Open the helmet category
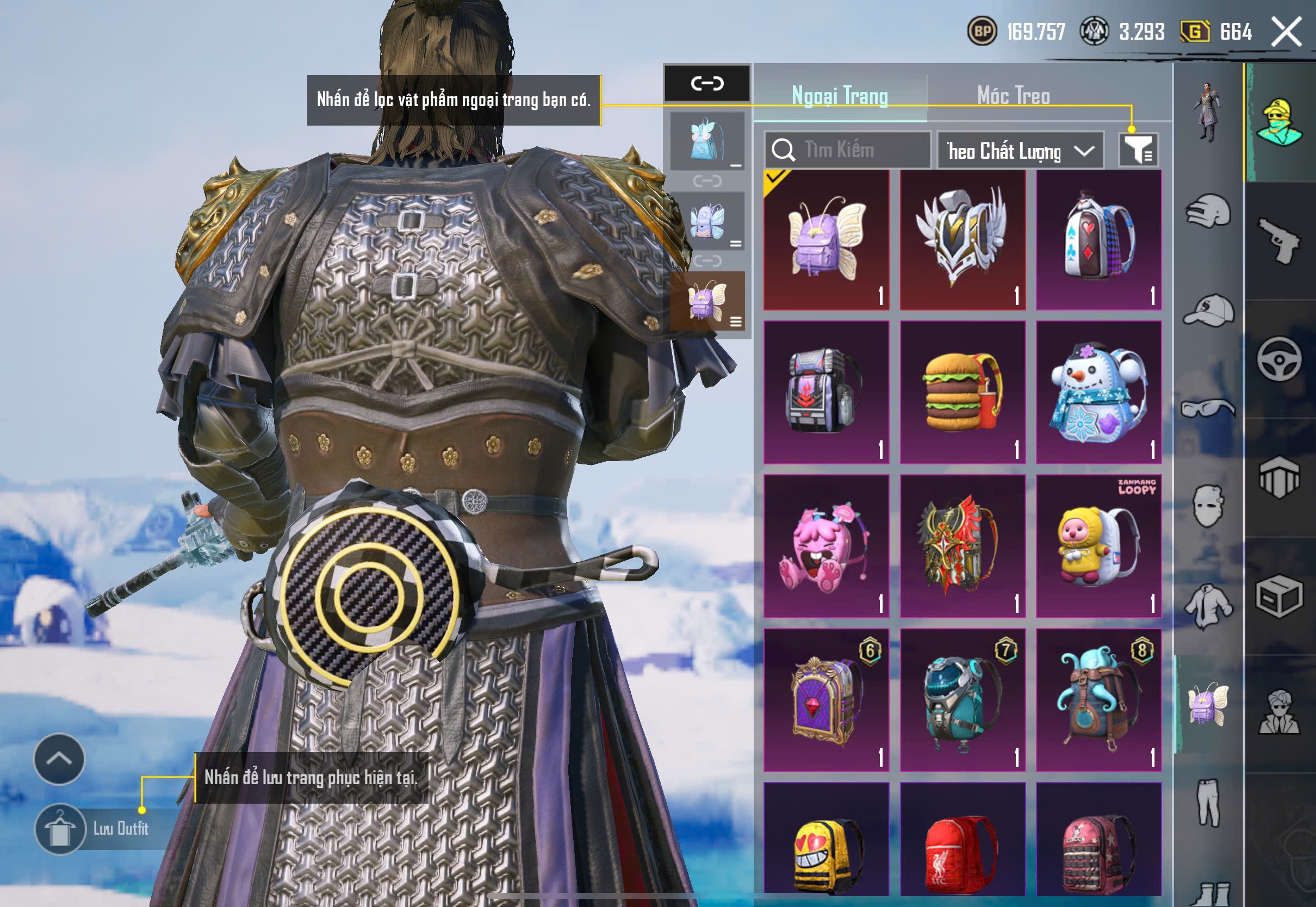The width and height of the screenshot is (1316, 907). [1208, 212]
